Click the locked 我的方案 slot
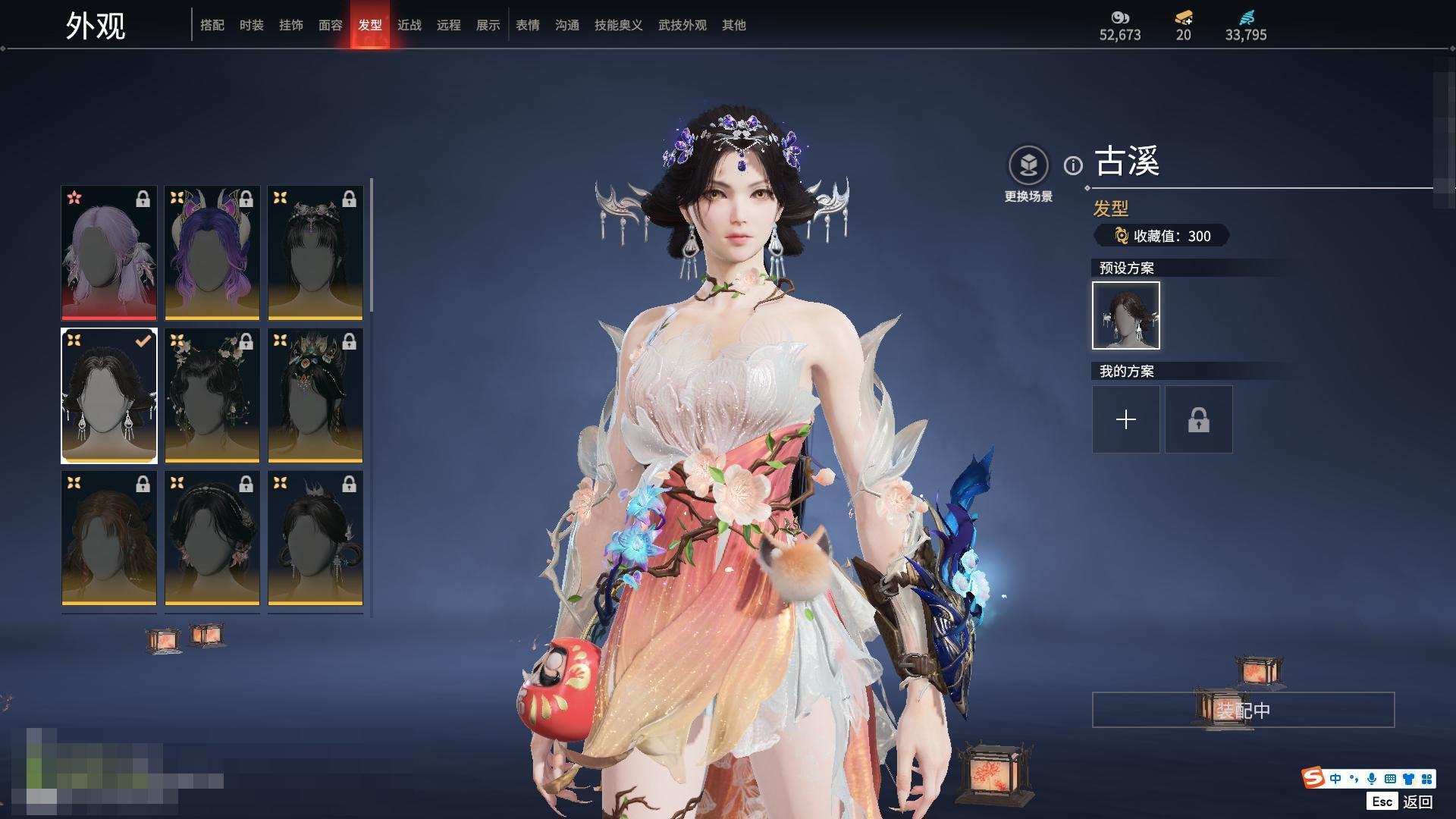1456x819 pixels. 1198,419
